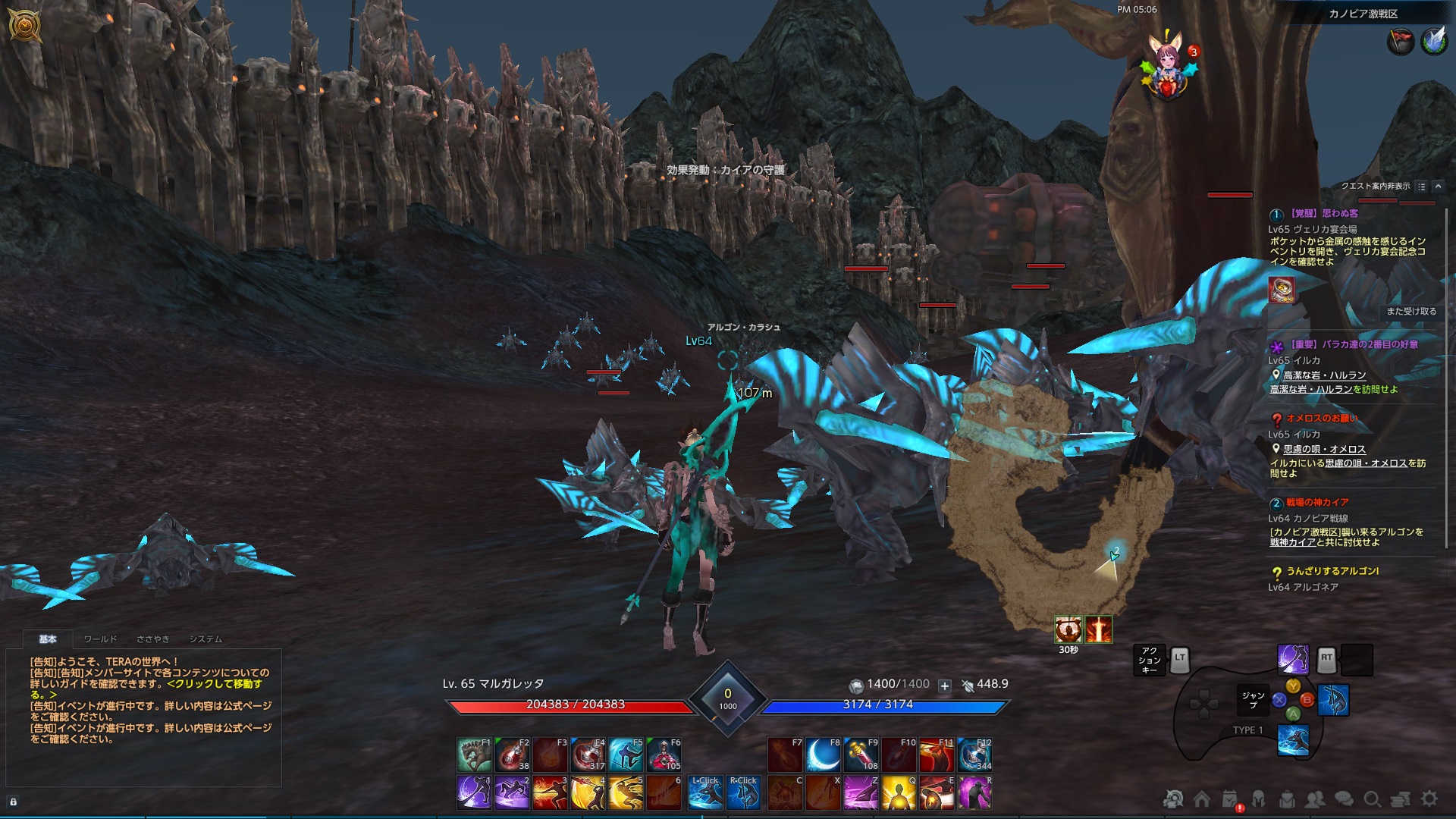Open the mail icon in the bottom toolbar
1456x819 pixels.
click(1288, 799)
